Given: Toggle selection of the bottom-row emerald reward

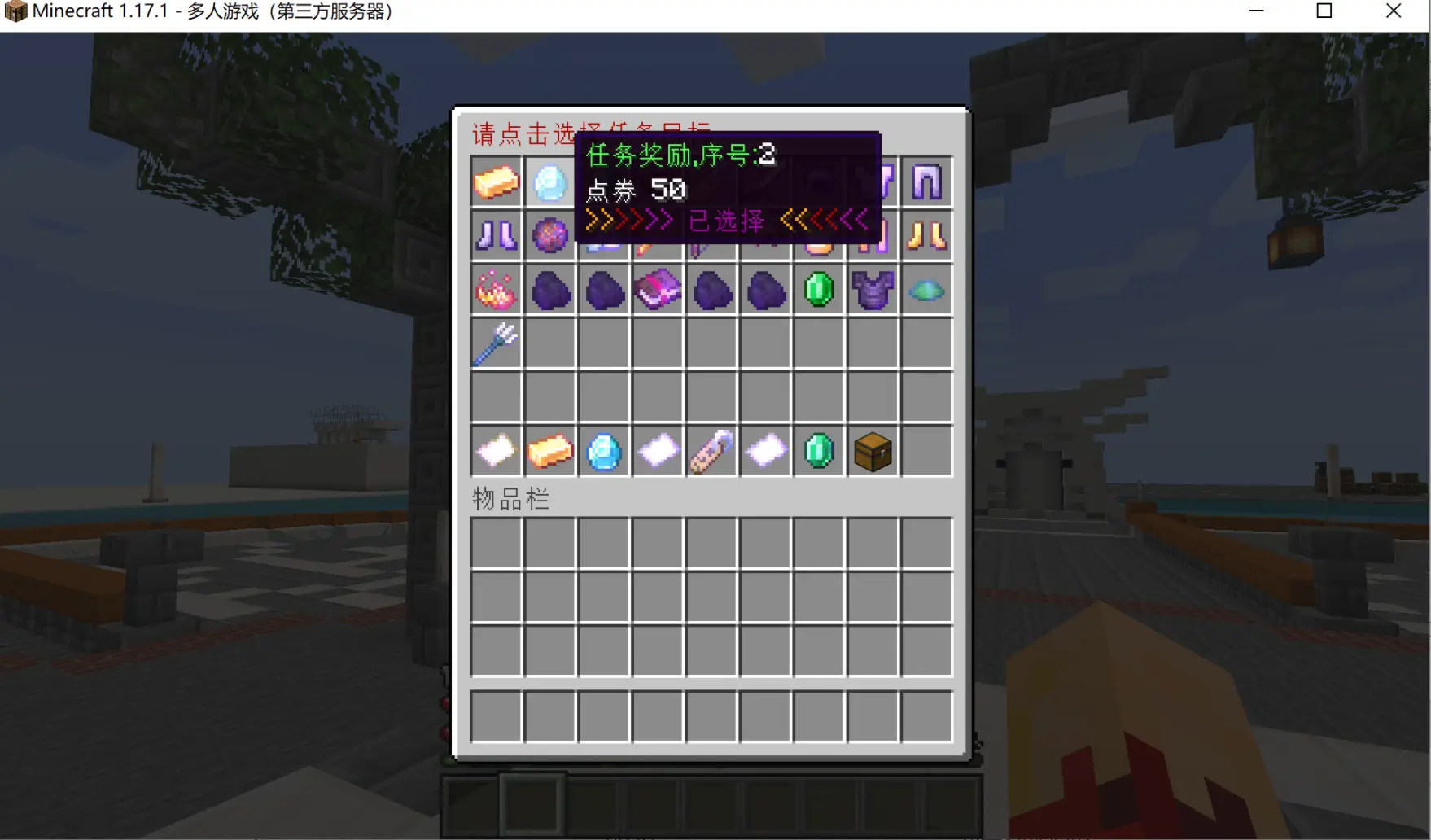Looking at the screenshot, I should (820, 452).
